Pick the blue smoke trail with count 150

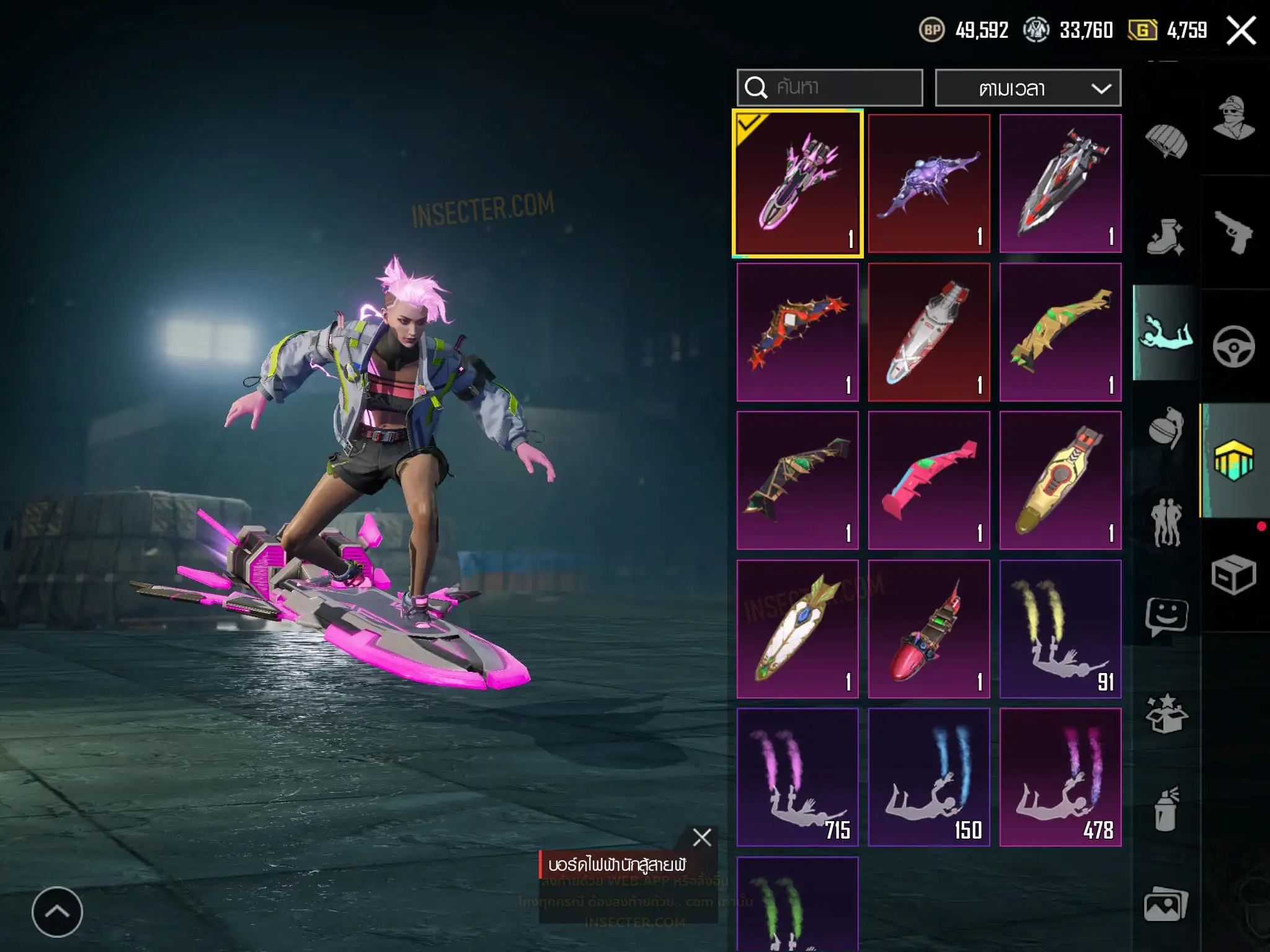929,777
